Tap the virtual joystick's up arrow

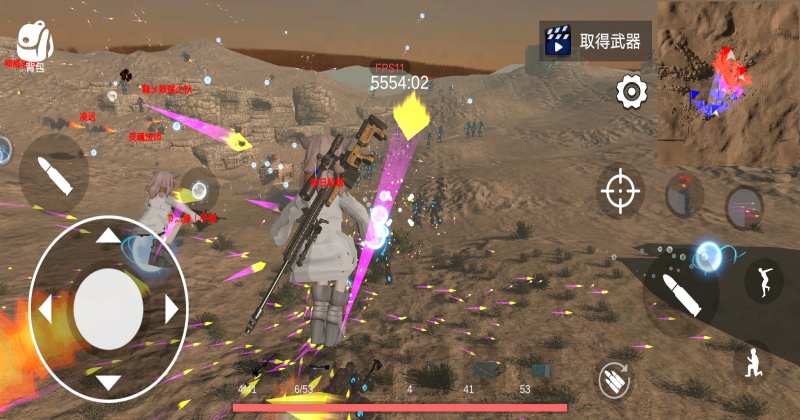click(x=108, y=237)
